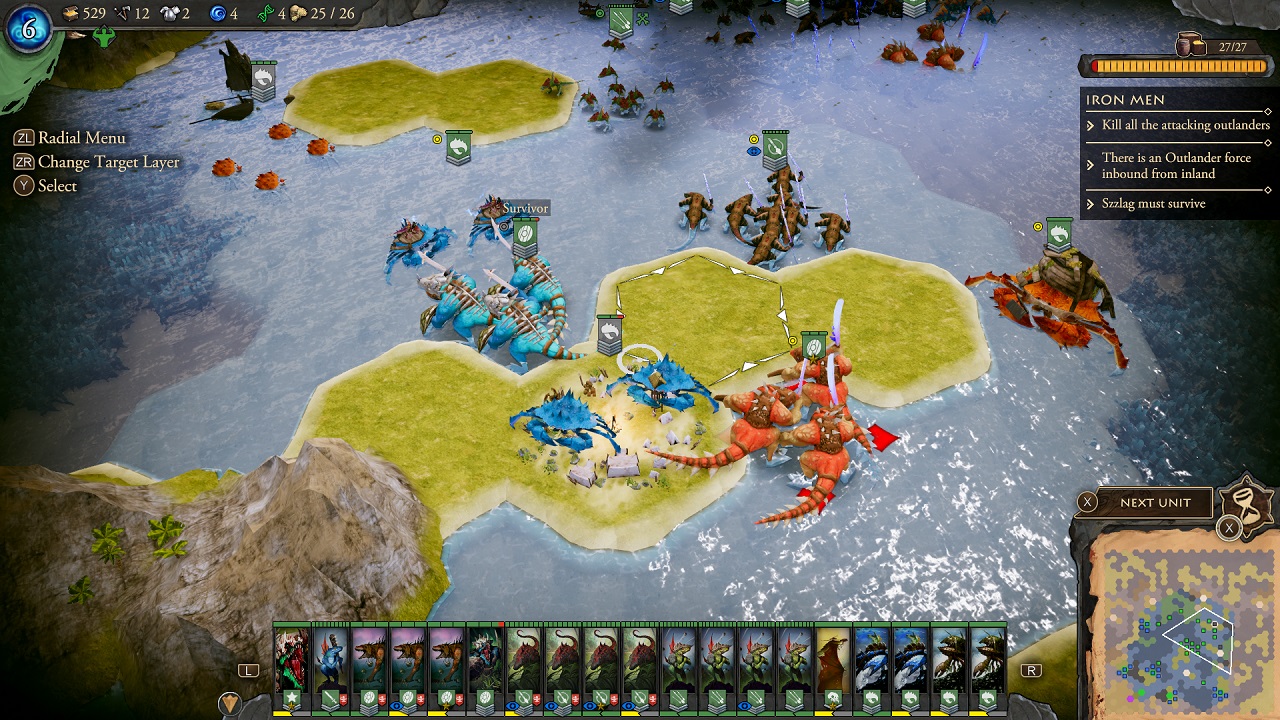The height and width of the screenshot is (720, 1280).
Task: Click the turn counter showing 6
Action: click(27, 25)
